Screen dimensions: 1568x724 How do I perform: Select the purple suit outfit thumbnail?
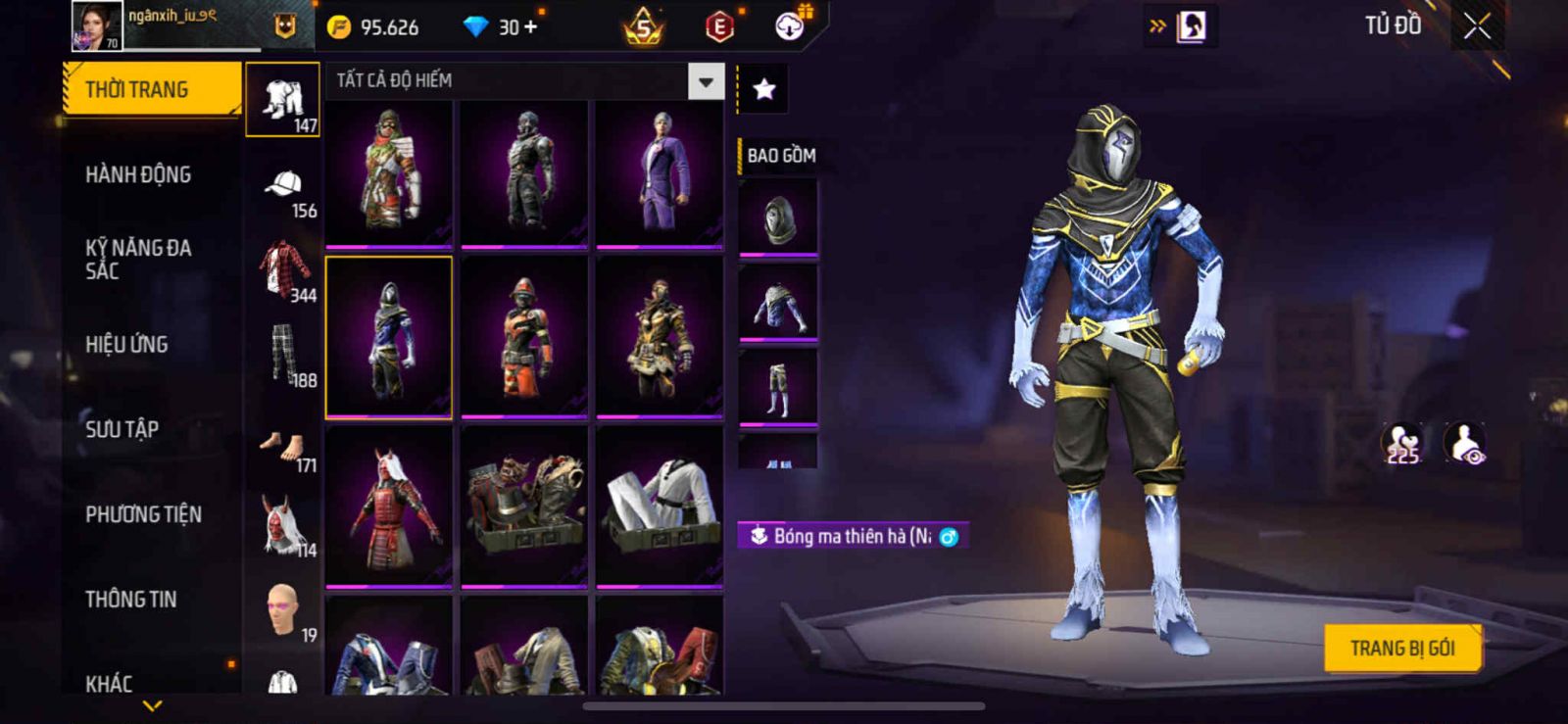[660, 173]
